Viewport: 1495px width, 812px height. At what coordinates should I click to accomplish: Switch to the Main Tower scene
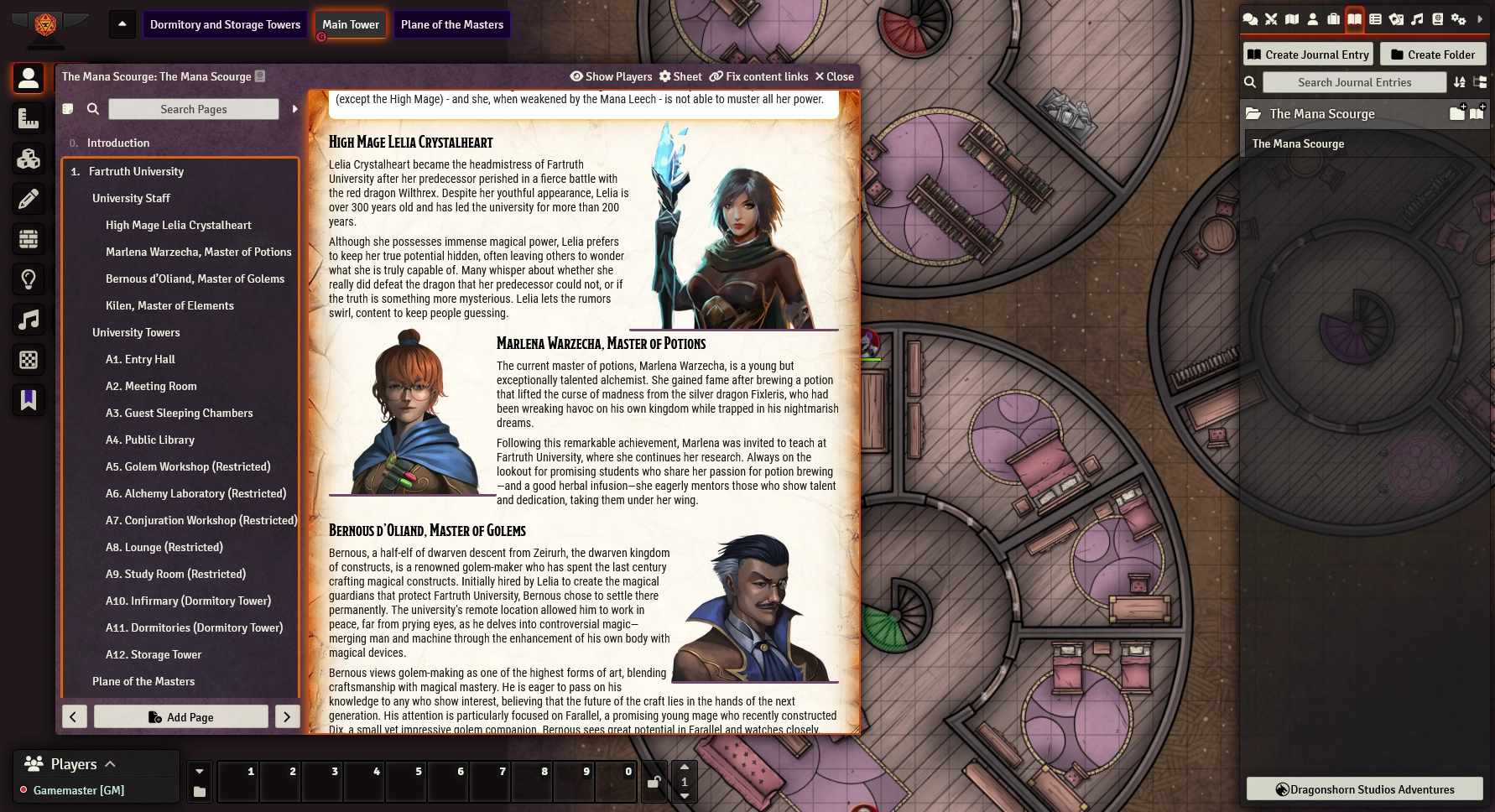(351, 24)
